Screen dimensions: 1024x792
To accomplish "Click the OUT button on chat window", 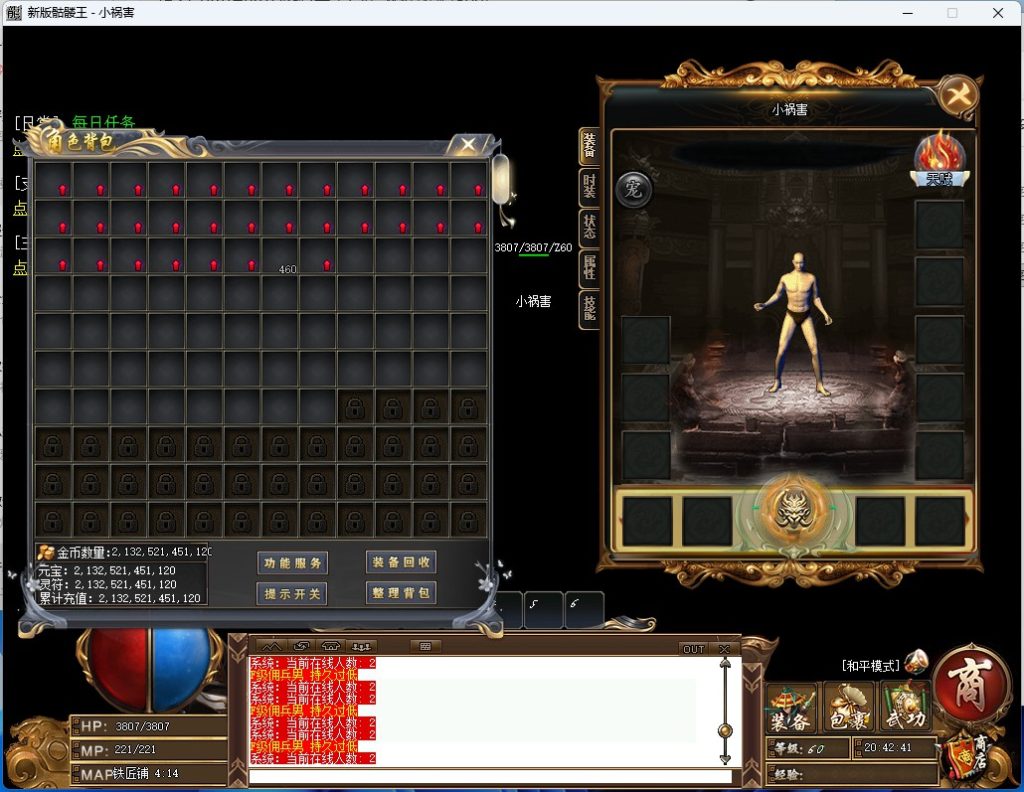I will pyautogui.click(x=693, y=649).
